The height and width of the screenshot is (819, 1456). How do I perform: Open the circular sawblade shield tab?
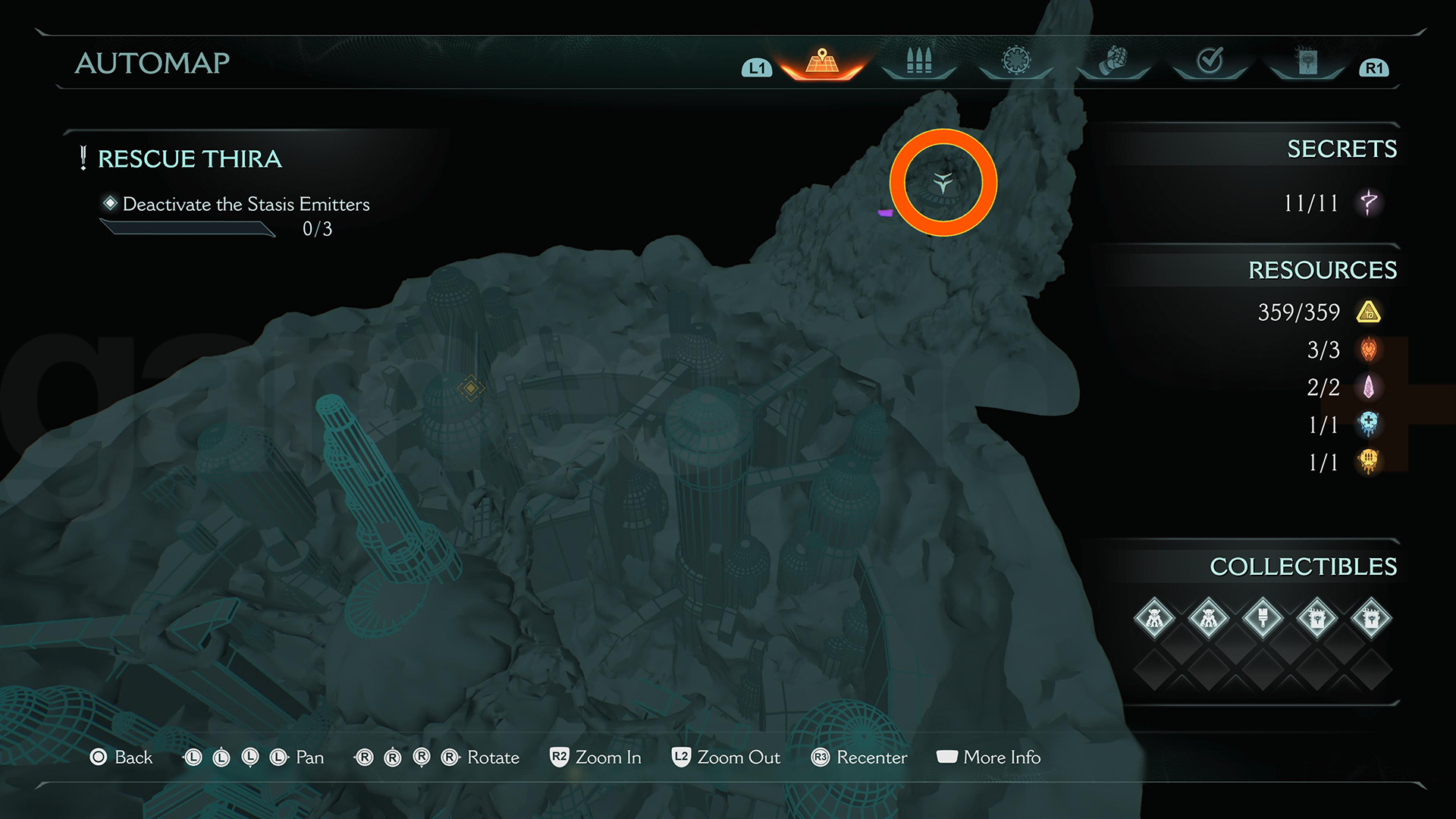coord(1016,61)
